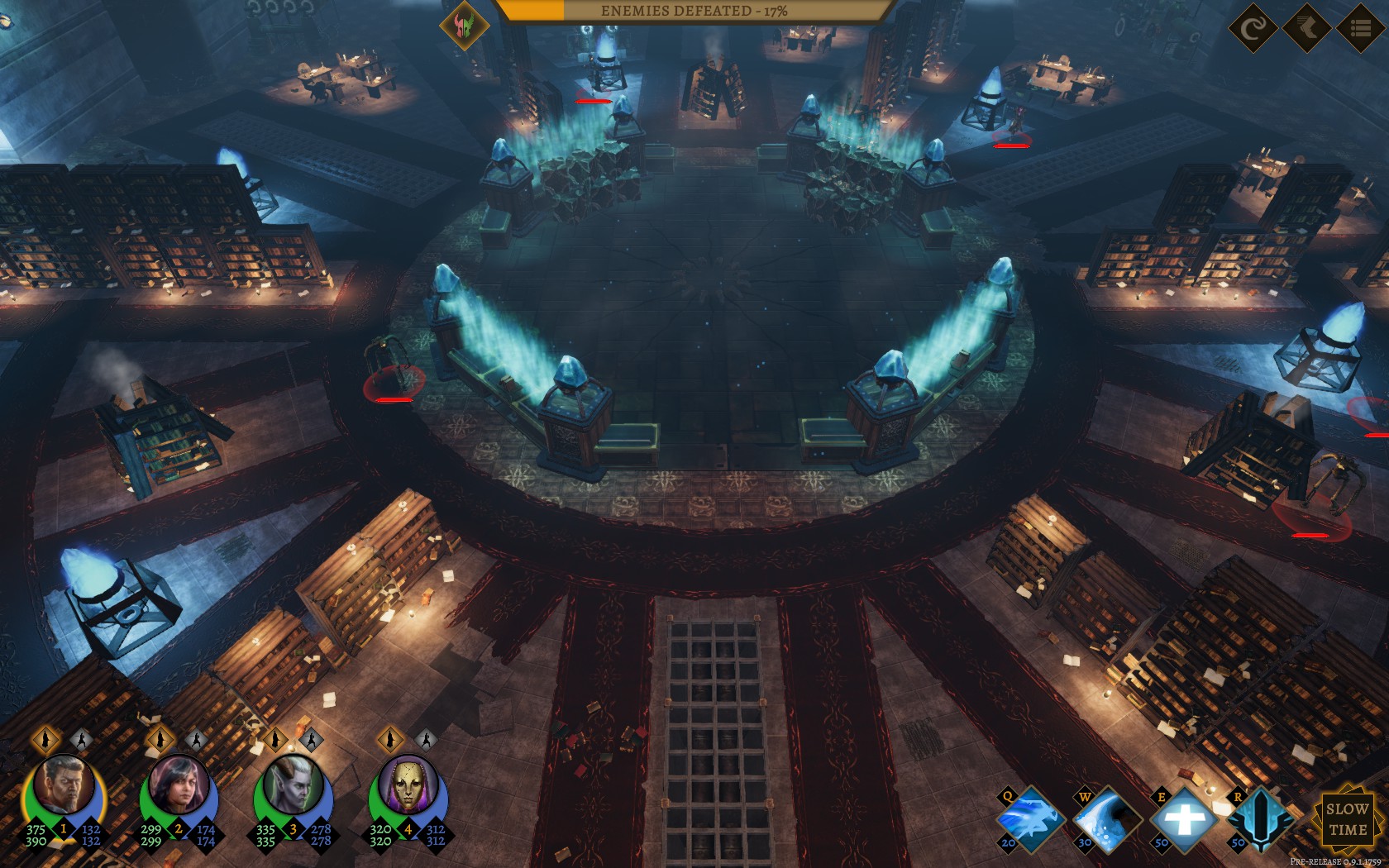This screenshot has height=868, width=1389.
Task: Set hero one to grey combat stance
Action: [x=81, y=738]
